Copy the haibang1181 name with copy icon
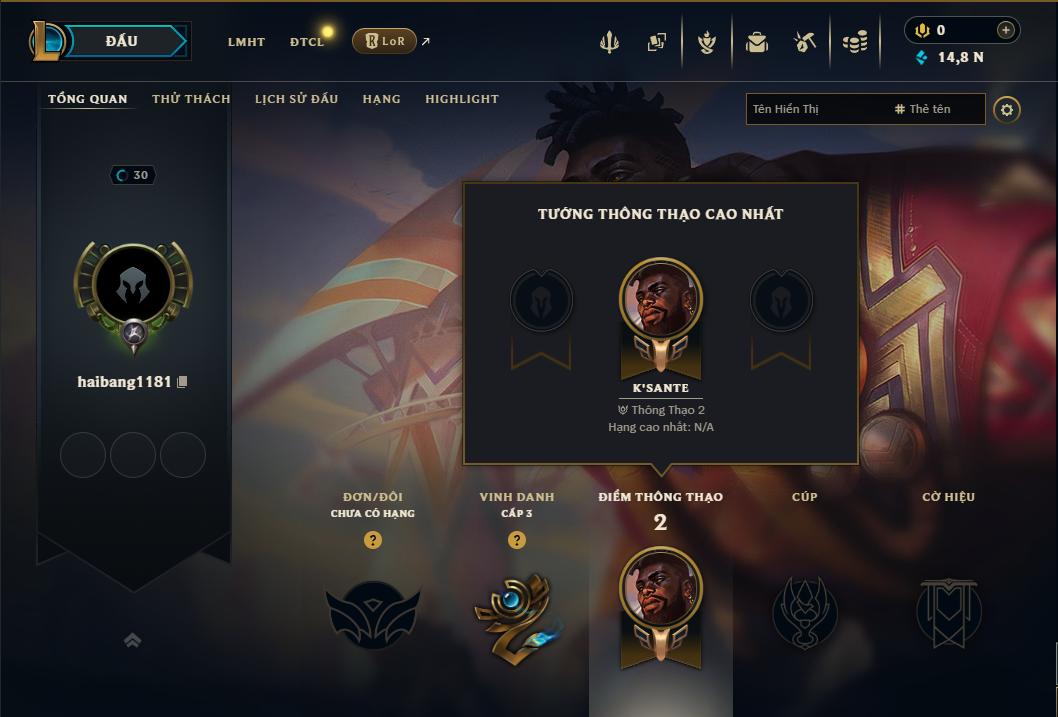This screenshot has width=1058, height=717. point(182,382)
